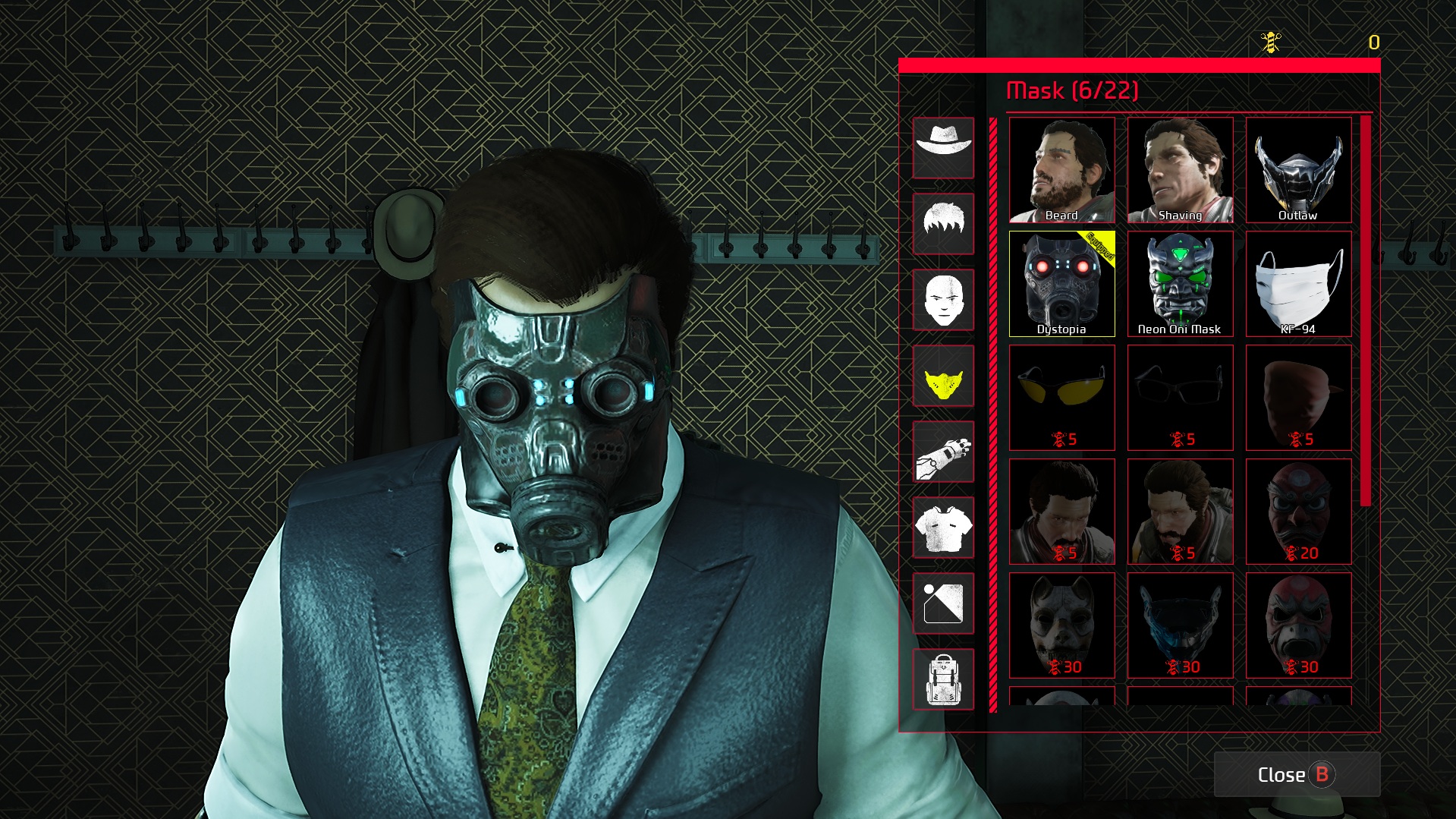
Task: Select the locked blue visor mask
Action: pos(1180,625)
